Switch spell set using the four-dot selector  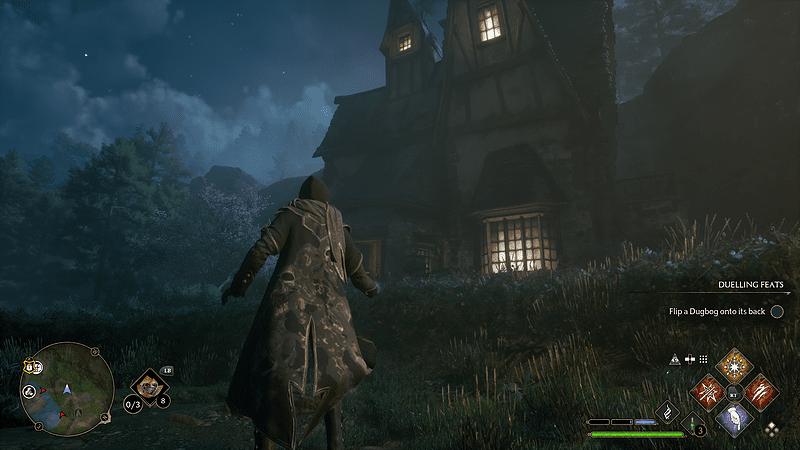771,430
